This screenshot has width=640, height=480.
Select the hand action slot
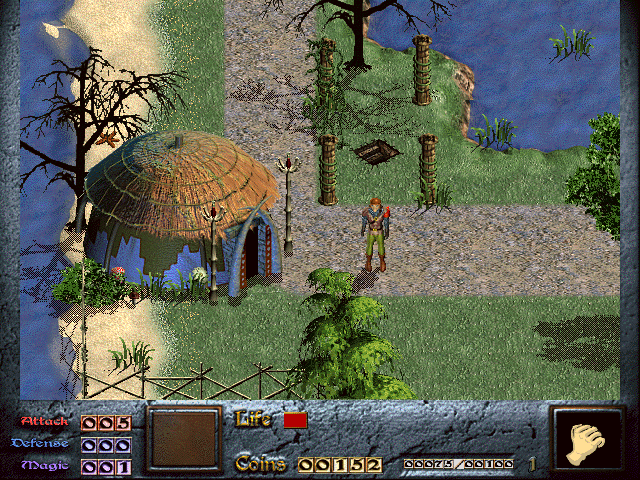pyautogui.click(x=588, y=439)
